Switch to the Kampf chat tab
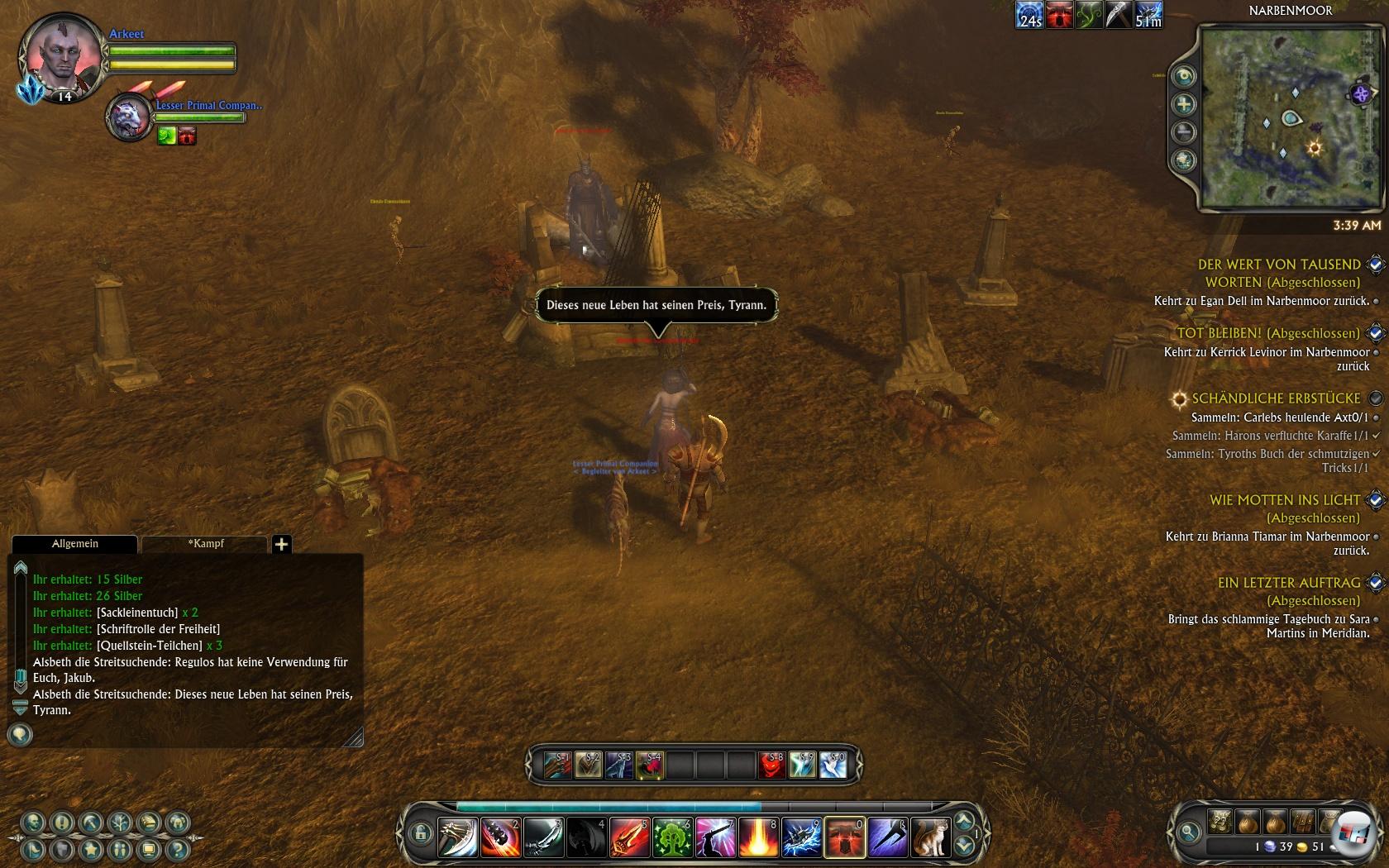This screenshot has height=868, width=1389. click(206, 543)
